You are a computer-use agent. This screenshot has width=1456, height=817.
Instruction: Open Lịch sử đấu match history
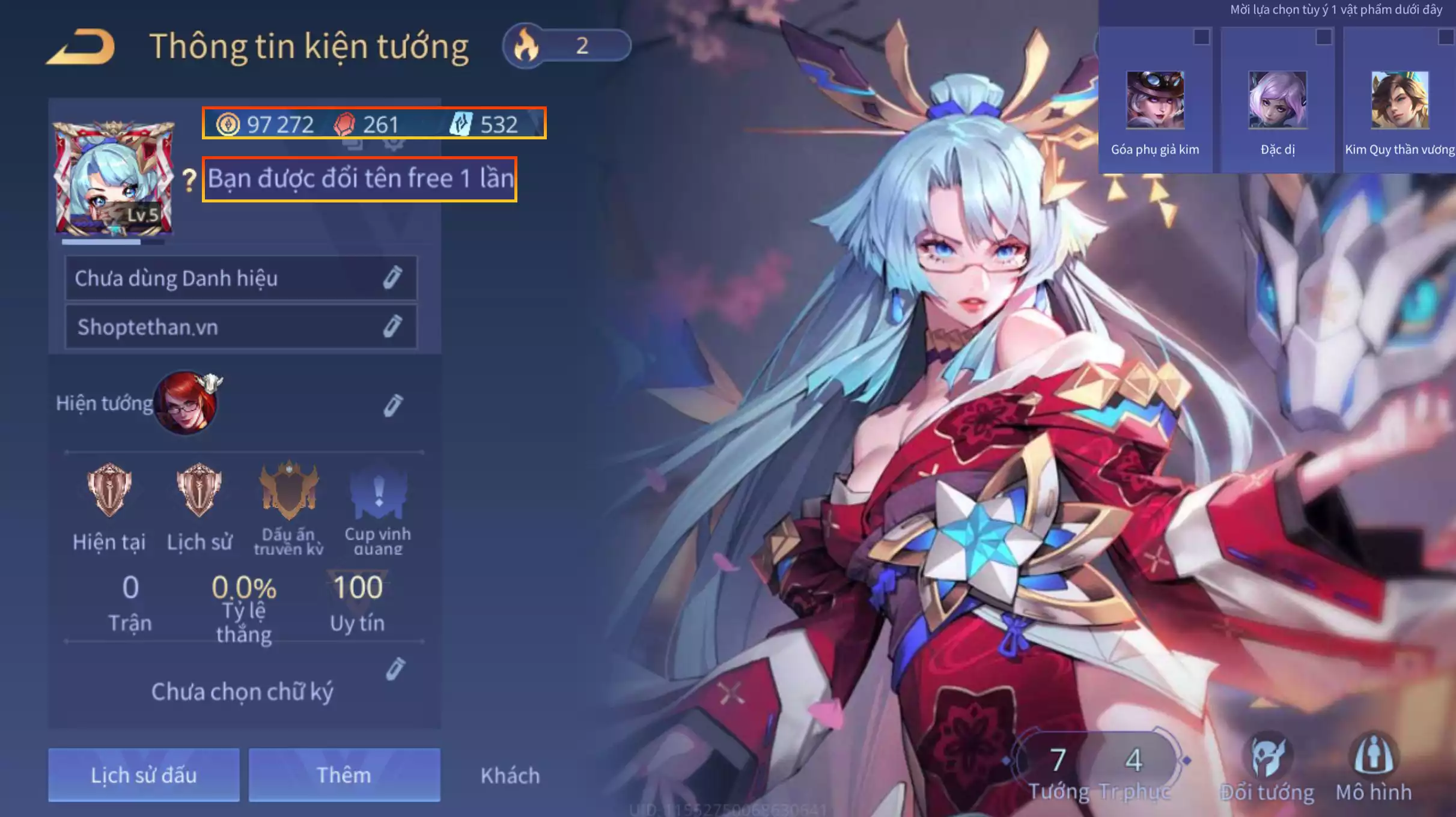[144, 775]
